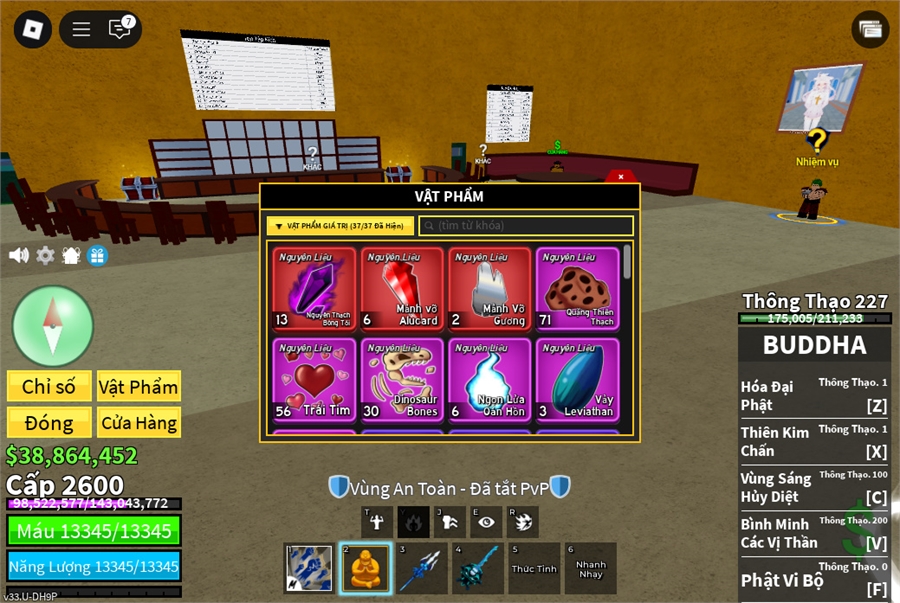Select the Thức Tỉnh hotbar slot
Image resolution: width=900 pixels, height=603 pixels.
533,568
